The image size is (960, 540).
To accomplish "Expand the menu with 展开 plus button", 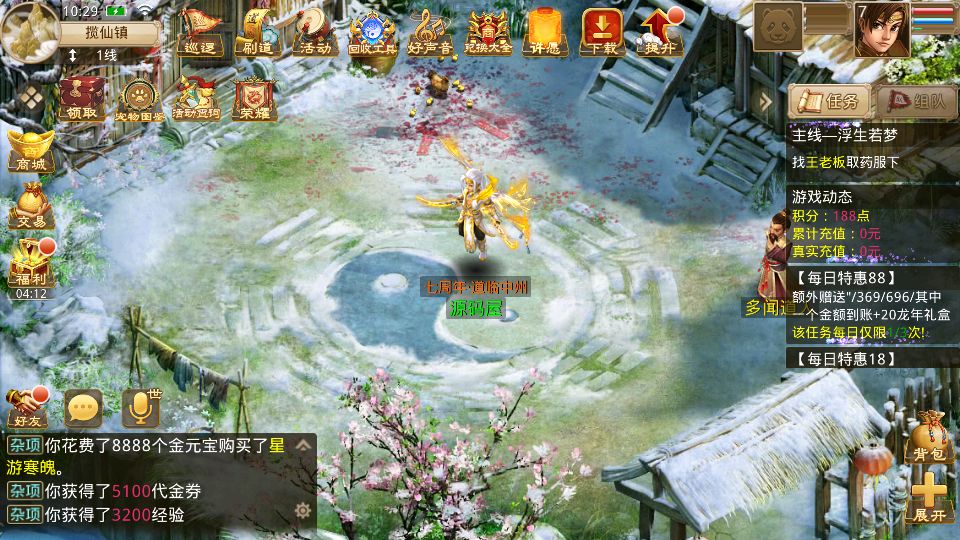I will (929, 497).
